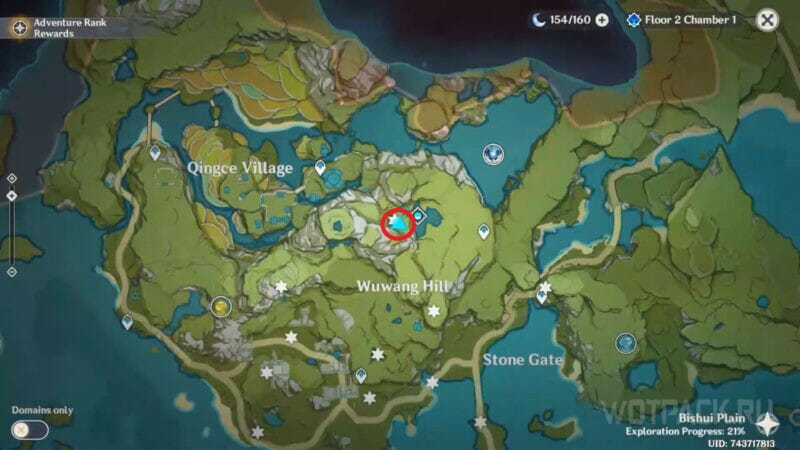Select the golden domain marker below Qingce Village
The height and width of the screenshot is (450, 800).
(x=221, y=306)
